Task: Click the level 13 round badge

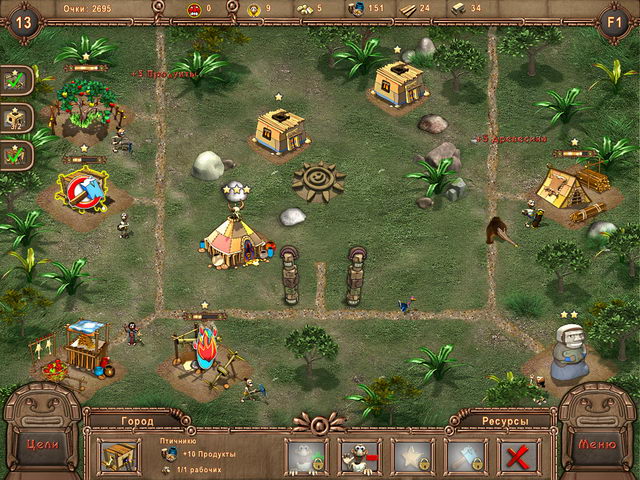Action: click(24, 20)
